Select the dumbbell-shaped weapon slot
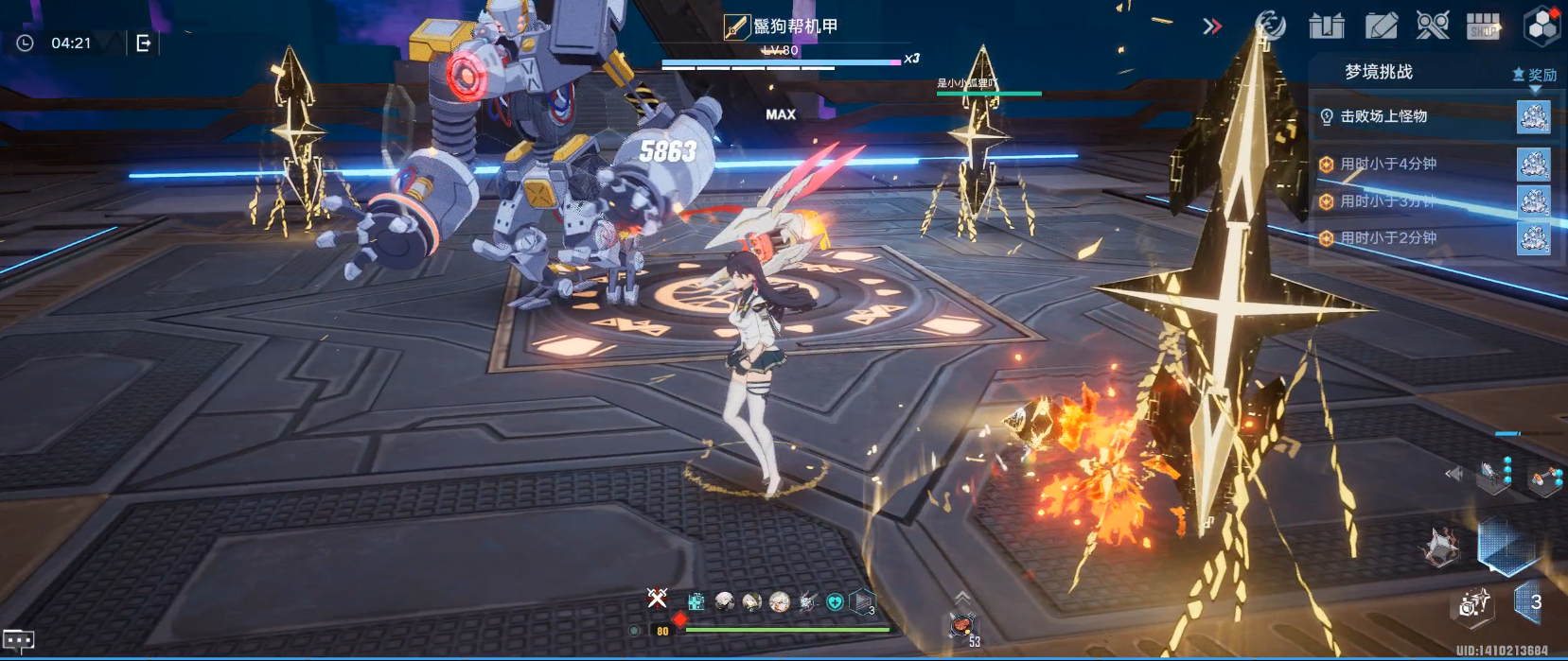1568x661 pixels. 1545,478
